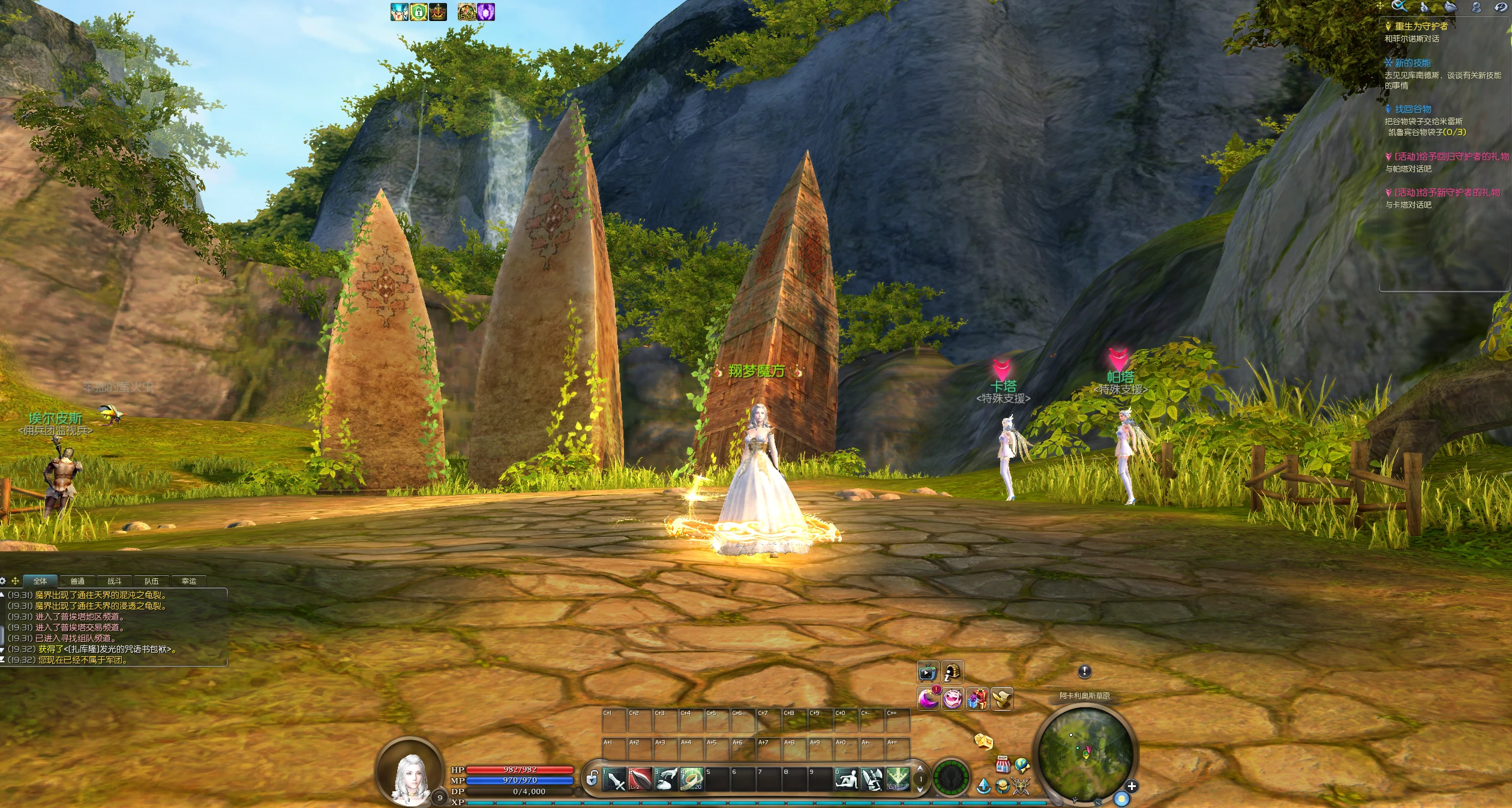The width and height of the screenshot is (1512, 808).
Task: Open the 队伍 chat tab
Action: coord(151,581)
